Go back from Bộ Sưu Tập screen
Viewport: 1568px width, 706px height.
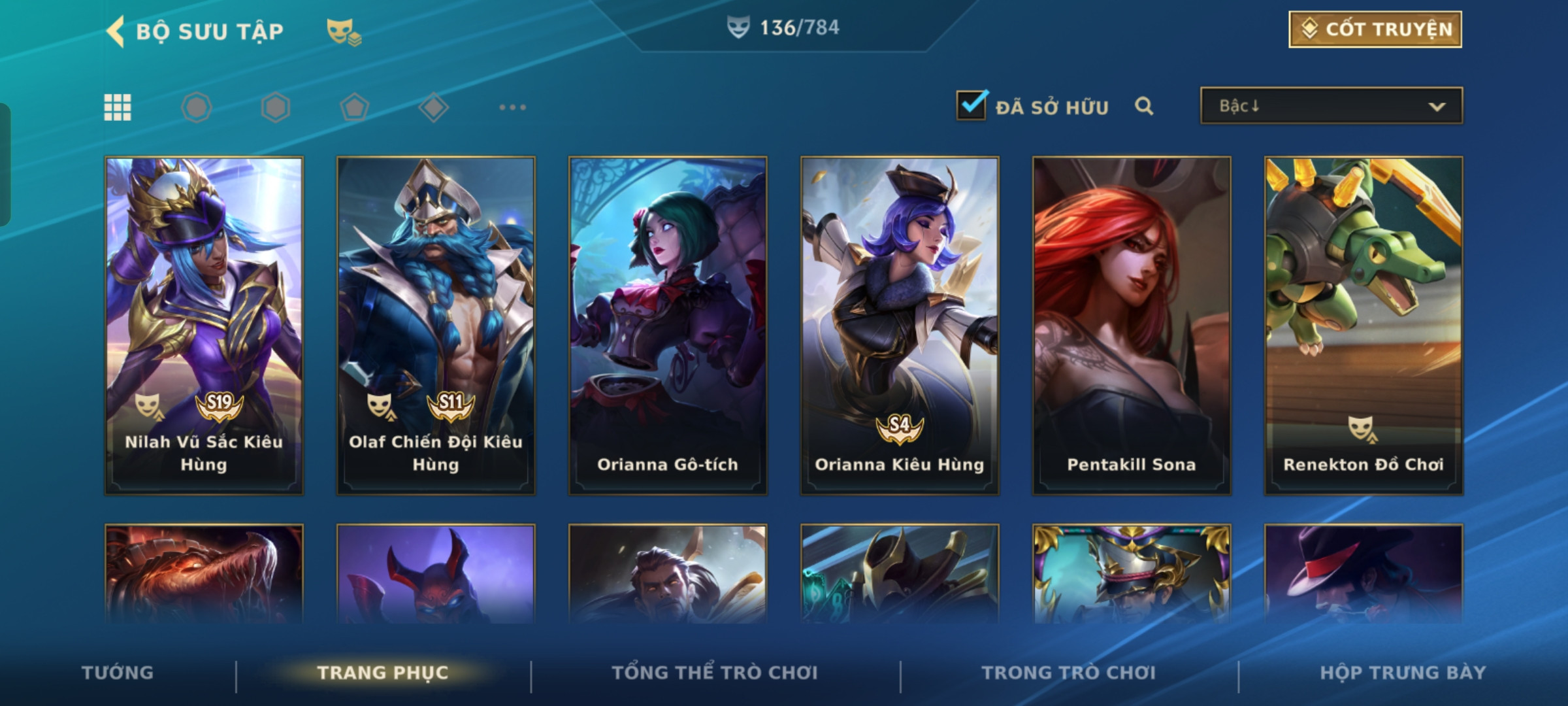pyautogui.click(x=116, y=31)
